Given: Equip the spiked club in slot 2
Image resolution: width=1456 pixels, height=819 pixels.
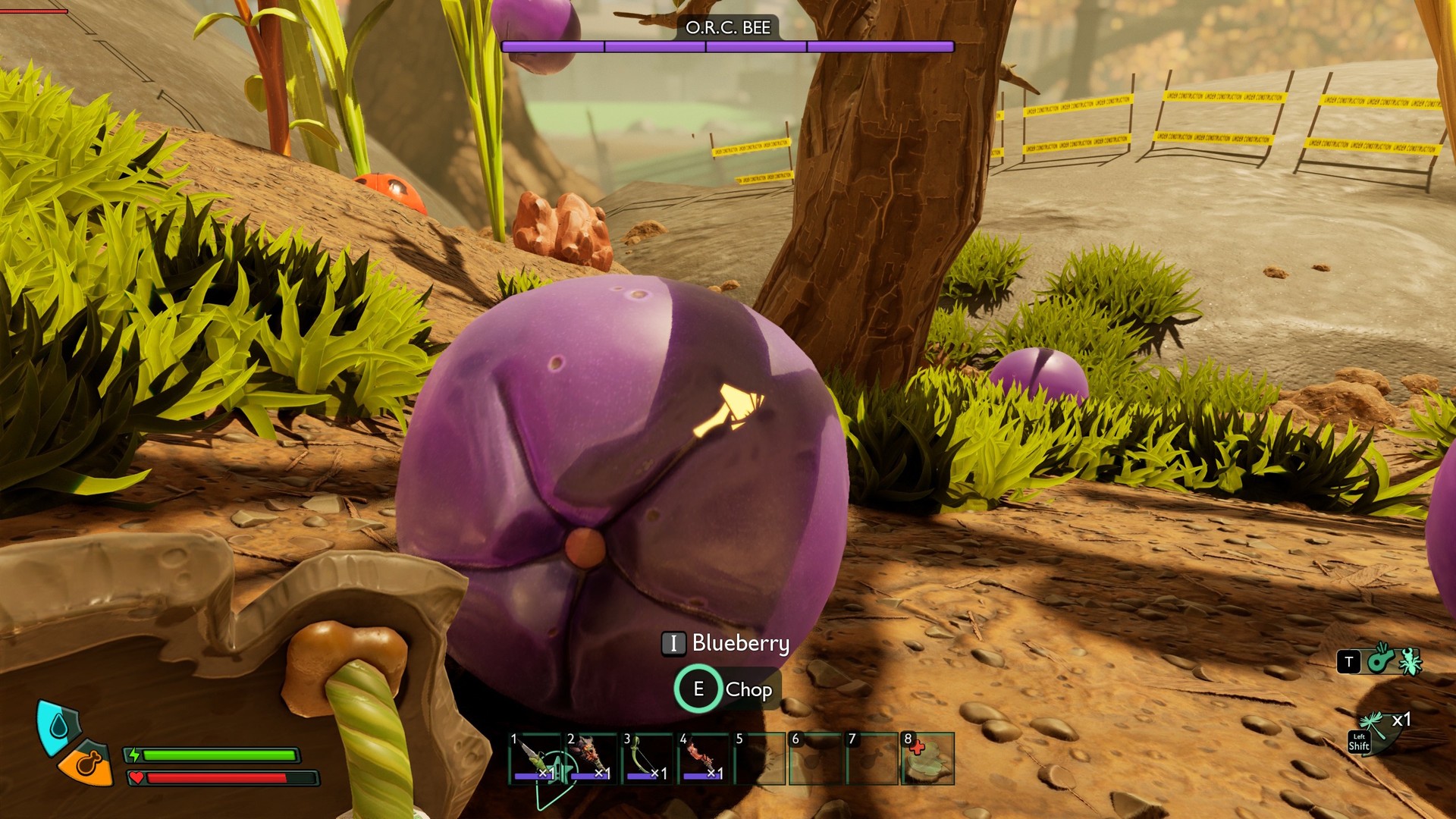Looking at the screenshot, I should [x=591, y=758].
